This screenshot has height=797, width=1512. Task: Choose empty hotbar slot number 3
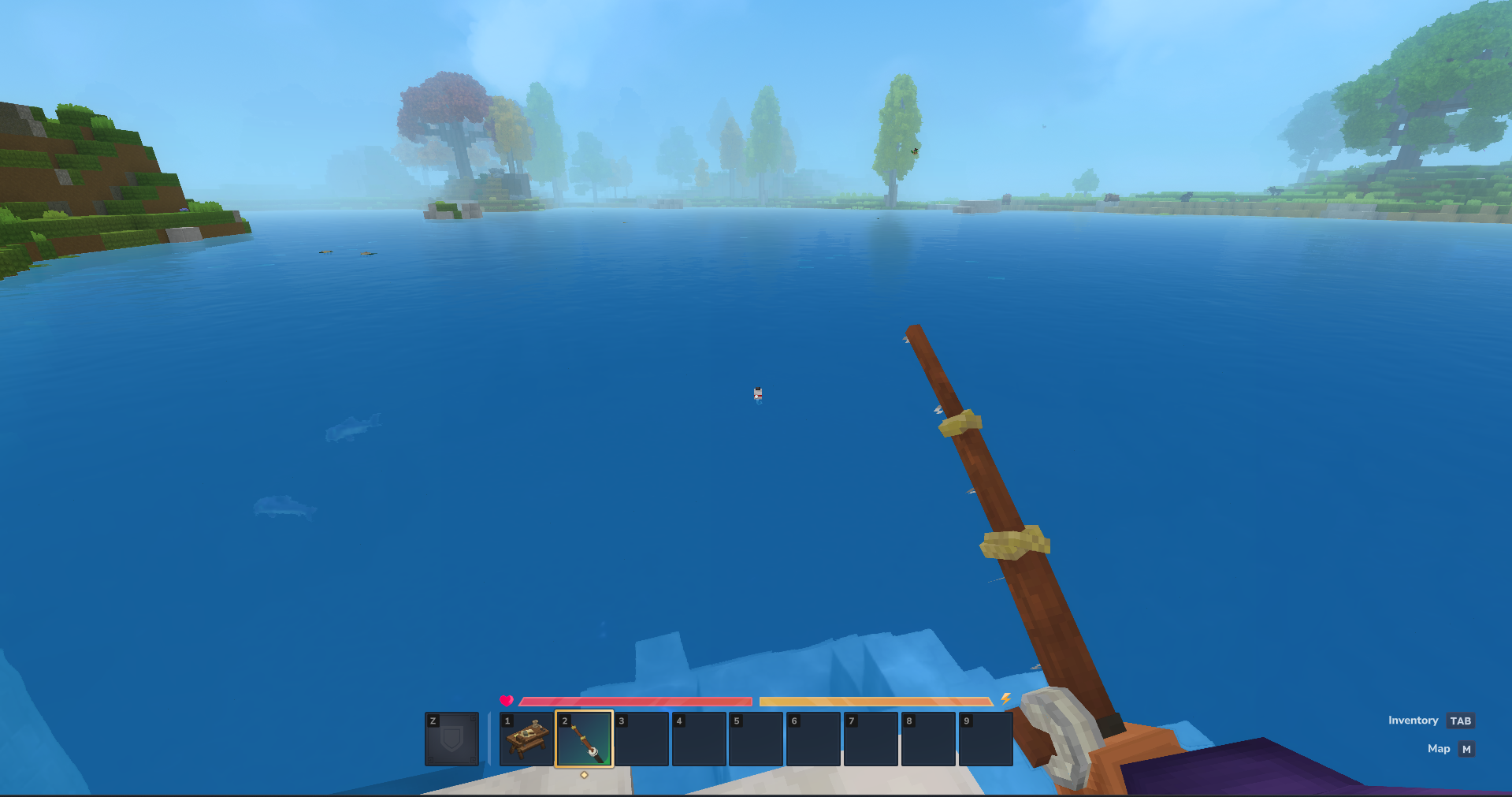(x=641, y=739)
